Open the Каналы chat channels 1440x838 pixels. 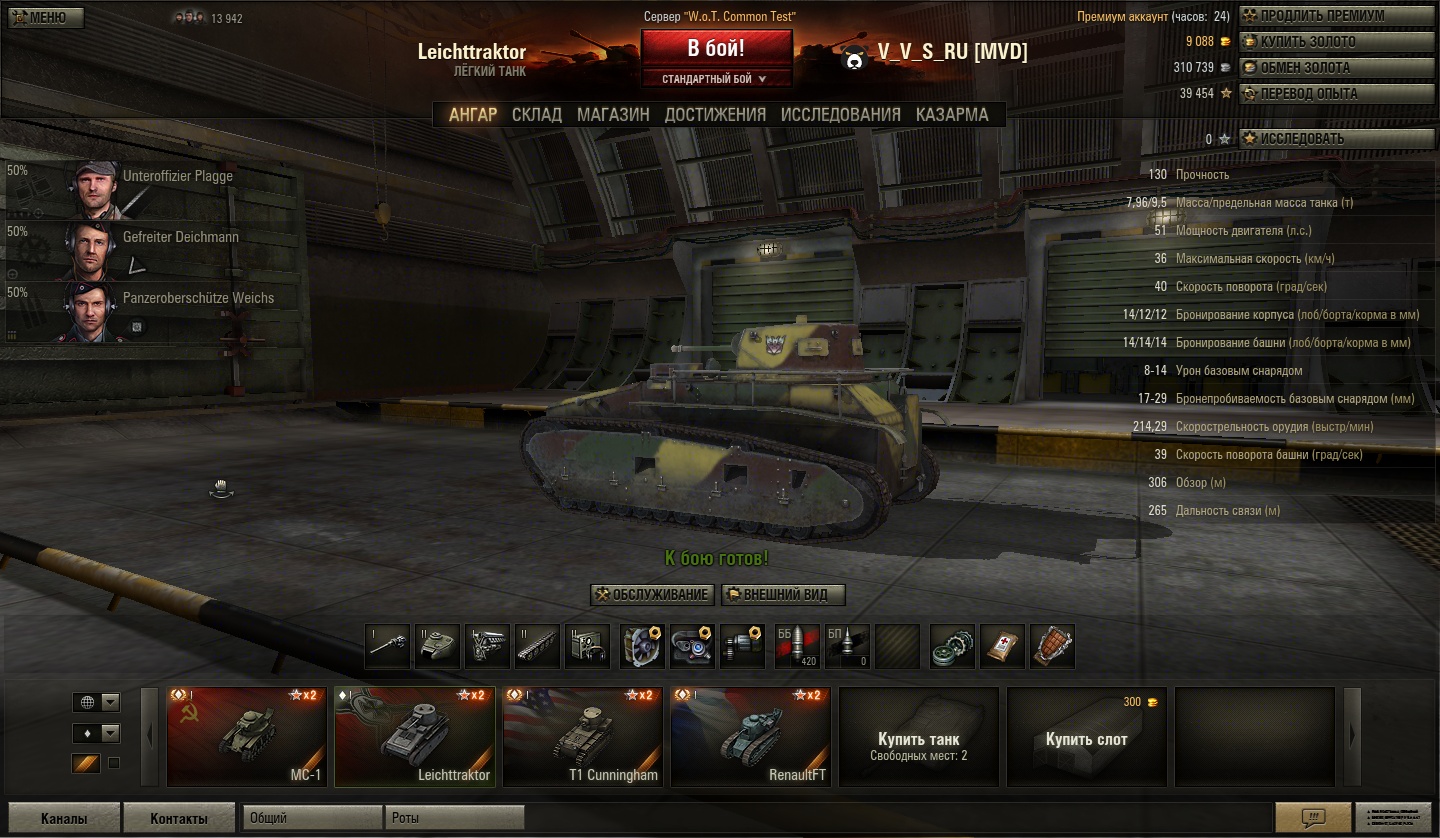pyautogui.click(x=64, y=818)
